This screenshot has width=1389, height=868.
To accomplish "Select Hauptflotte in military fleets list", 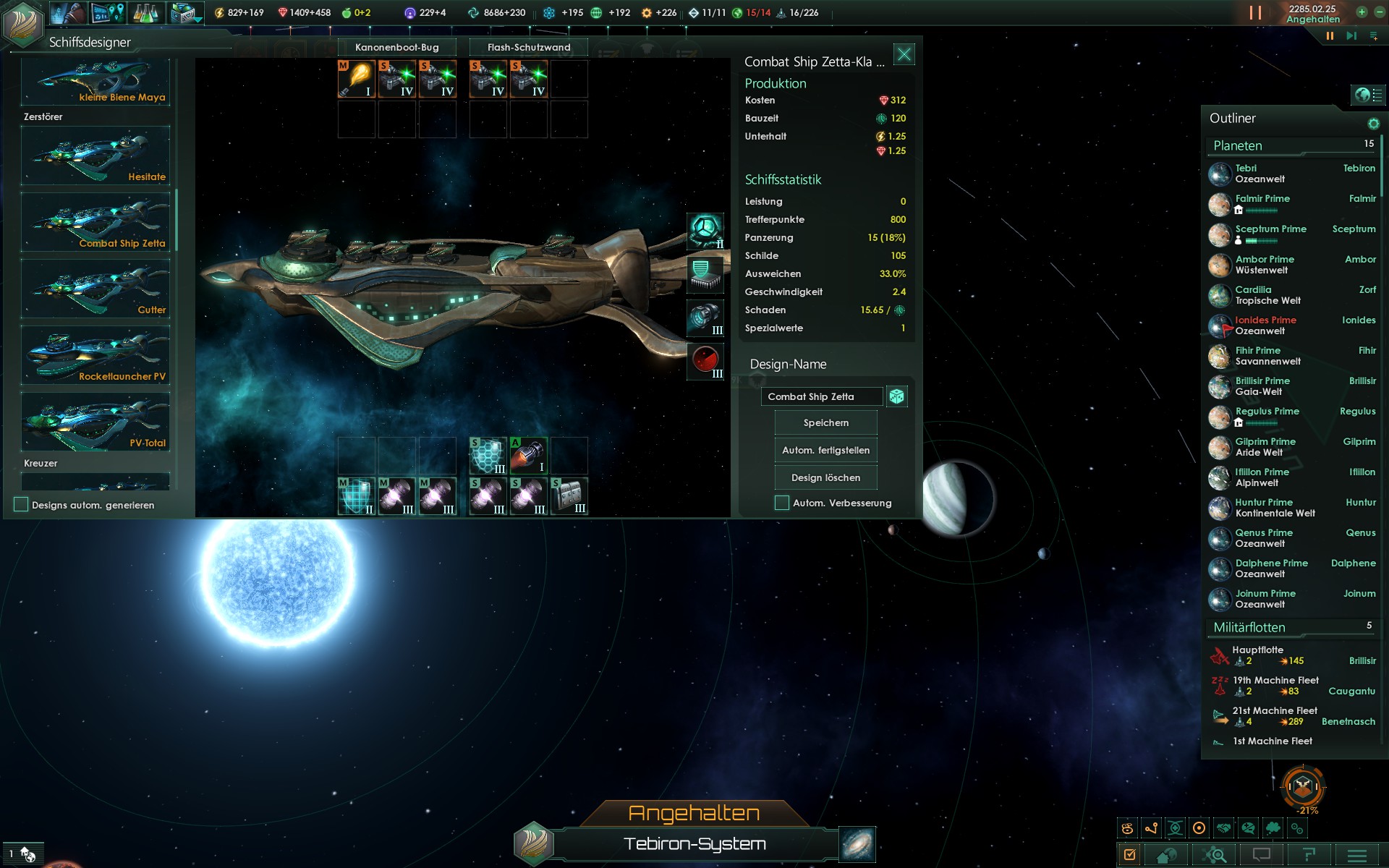I will 1259,655.
